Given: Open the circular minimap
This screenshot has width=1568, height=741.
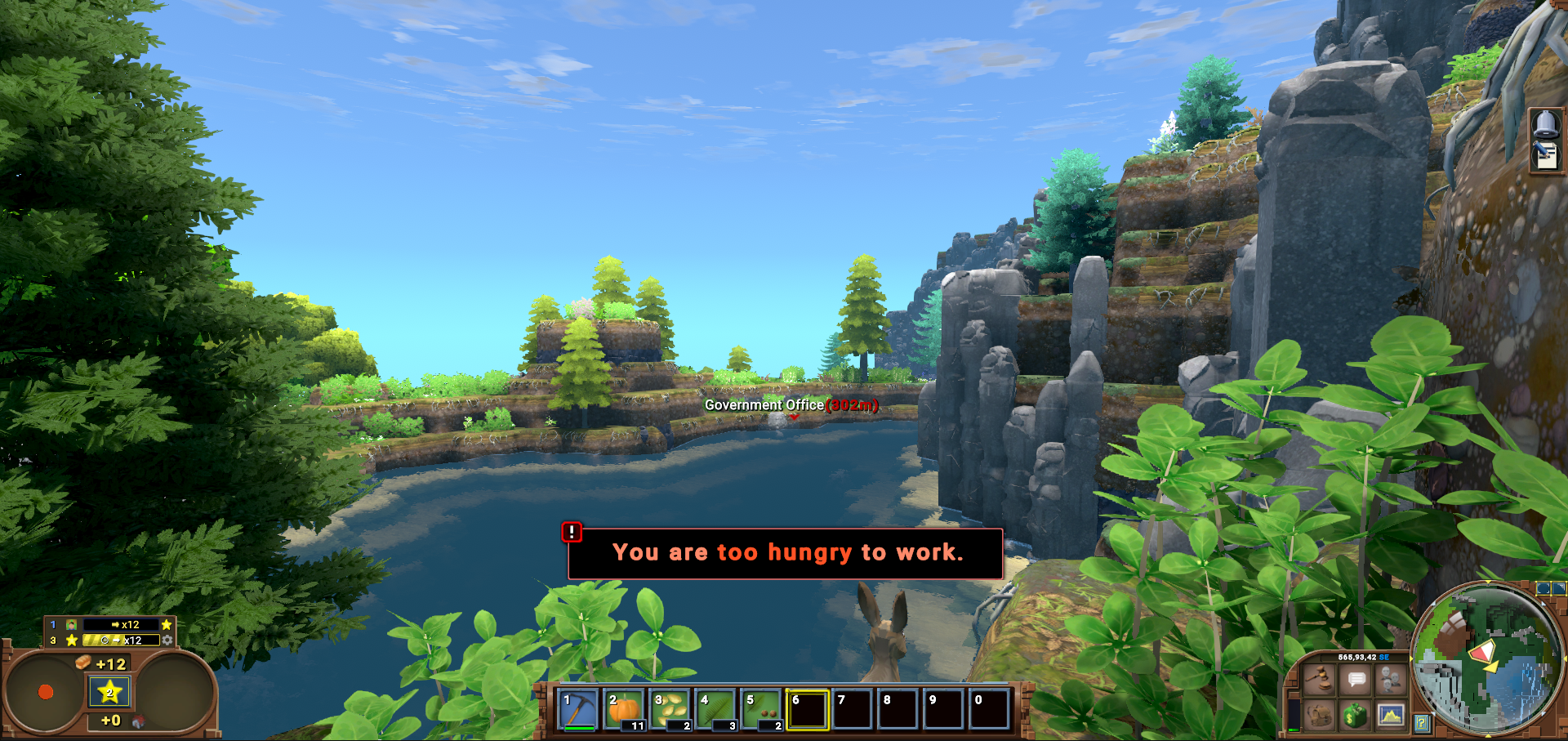Looking at the screenshot, I should [x=1486, y=658].
